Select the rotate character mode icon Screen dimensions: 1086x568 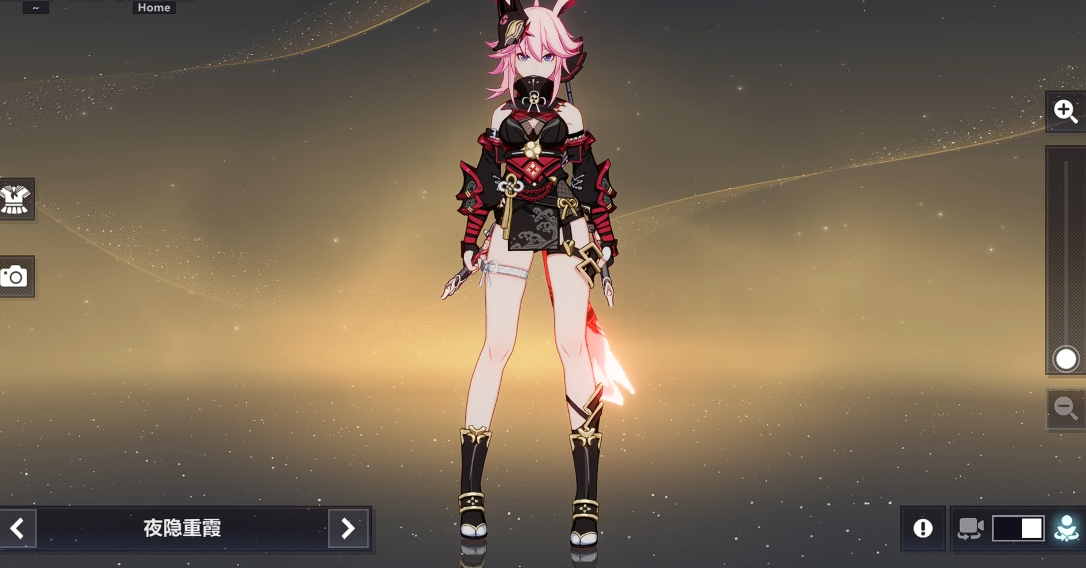pyautogui.click(x=1066, y=528)
